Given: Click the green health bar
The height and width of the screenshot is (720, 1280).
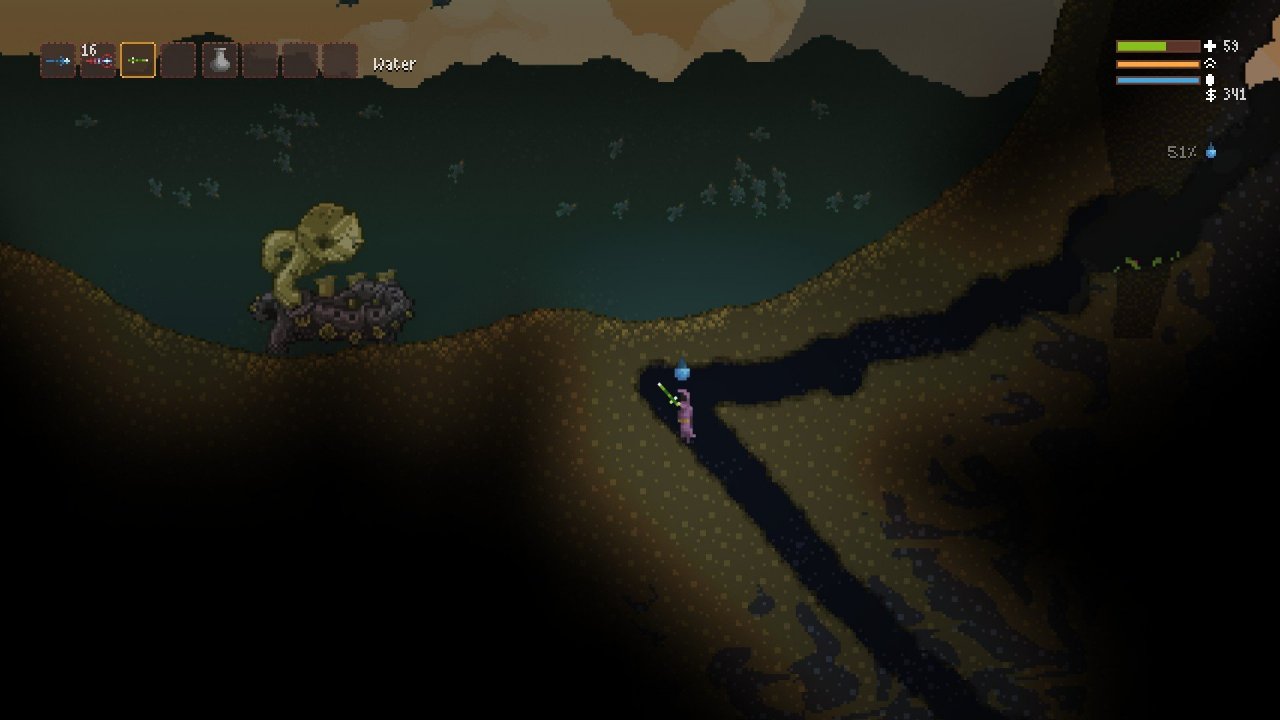Looking at the screenshot, I should 1140,46.
